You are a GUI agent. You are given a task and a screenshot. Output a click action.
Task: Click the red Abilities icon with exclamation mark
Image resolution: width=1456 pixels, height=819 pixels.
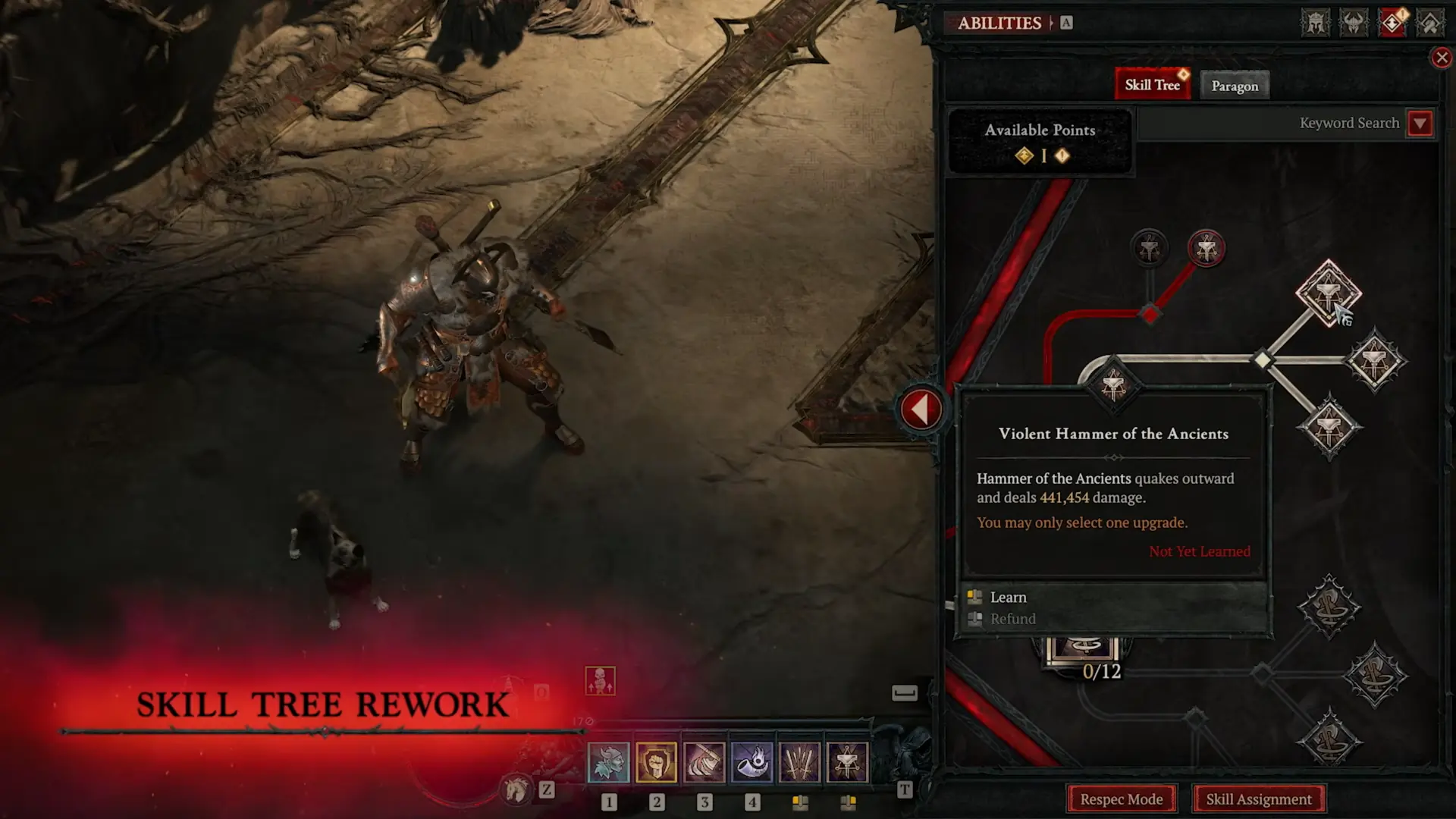1392,22
